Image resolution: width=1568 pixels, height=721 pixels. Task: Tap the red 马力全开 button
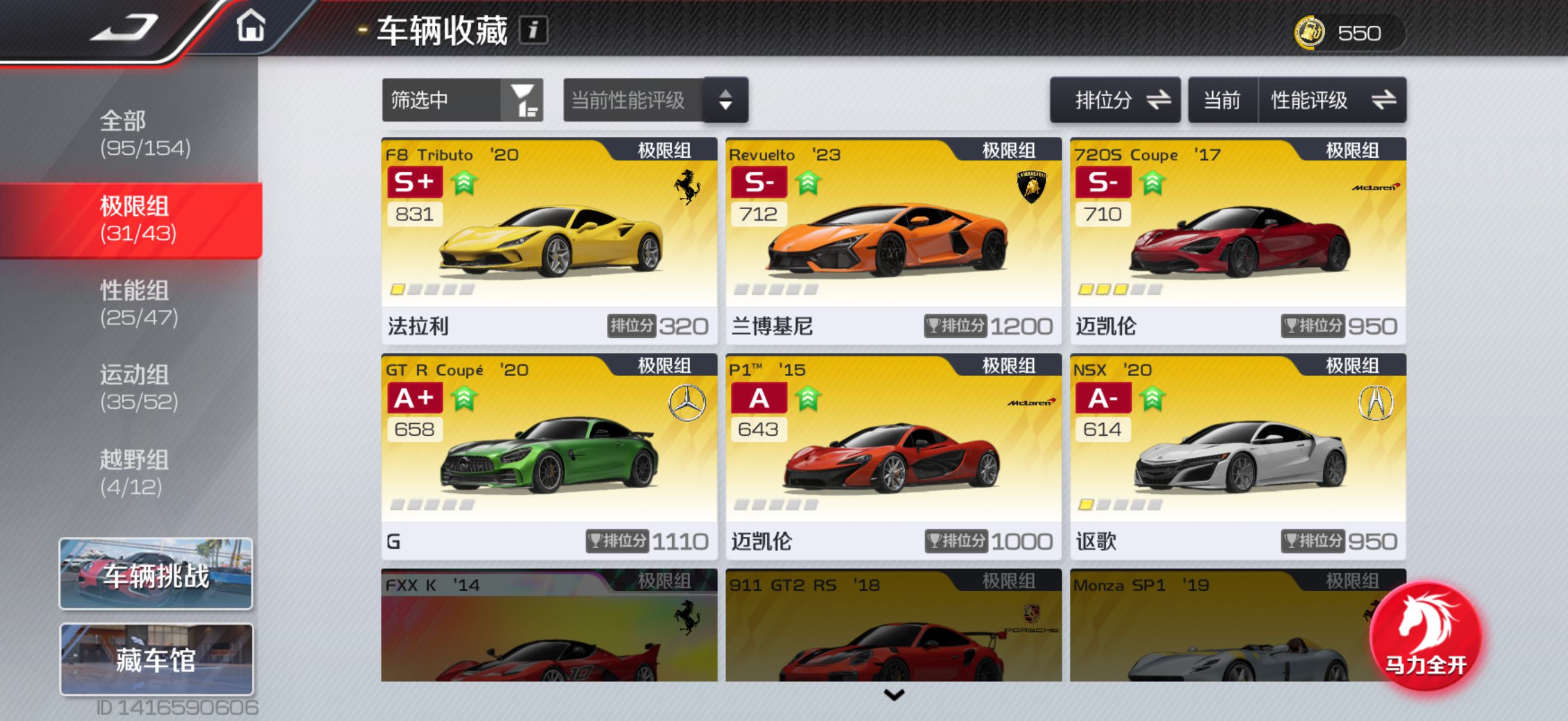point(1424,637)
